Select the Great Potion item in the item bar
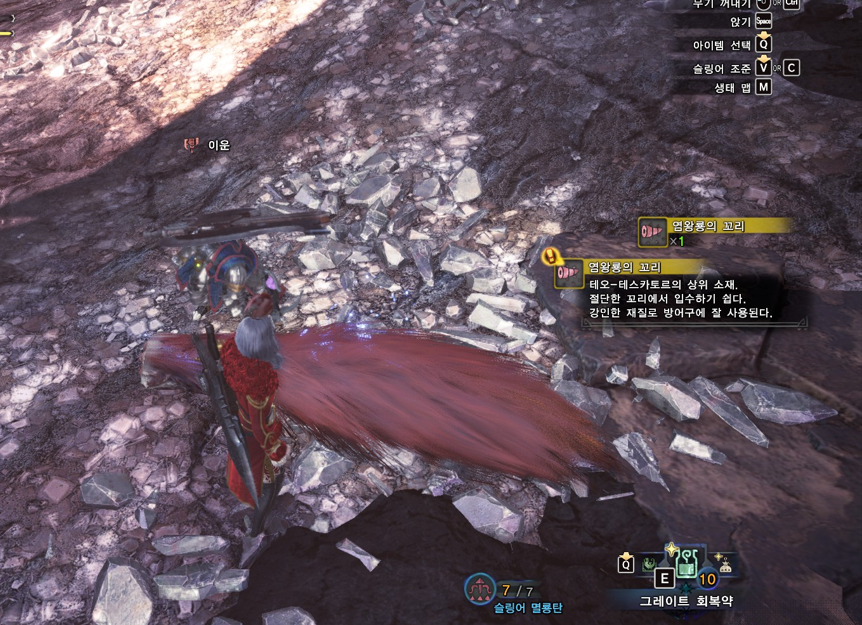This screenshot has width=862, height=625. click(686, 567)
